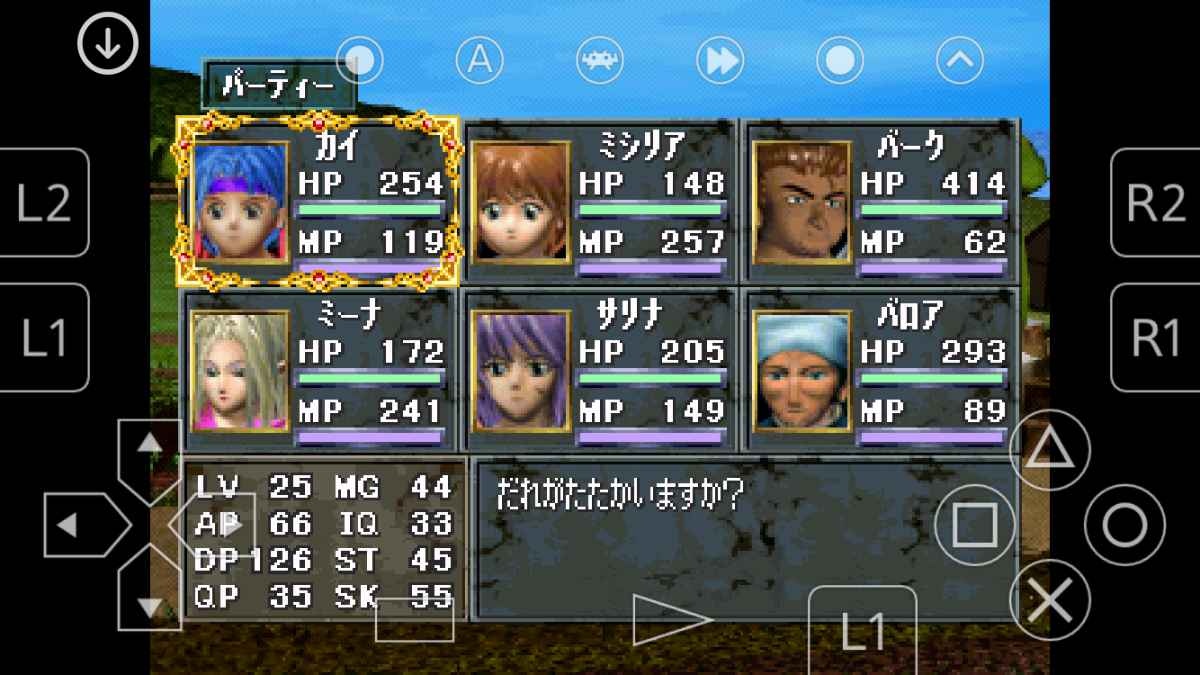The width and height of the screenshot is (1200, 675).
Task: Choose ミシリア to fight
Action: 599,201
